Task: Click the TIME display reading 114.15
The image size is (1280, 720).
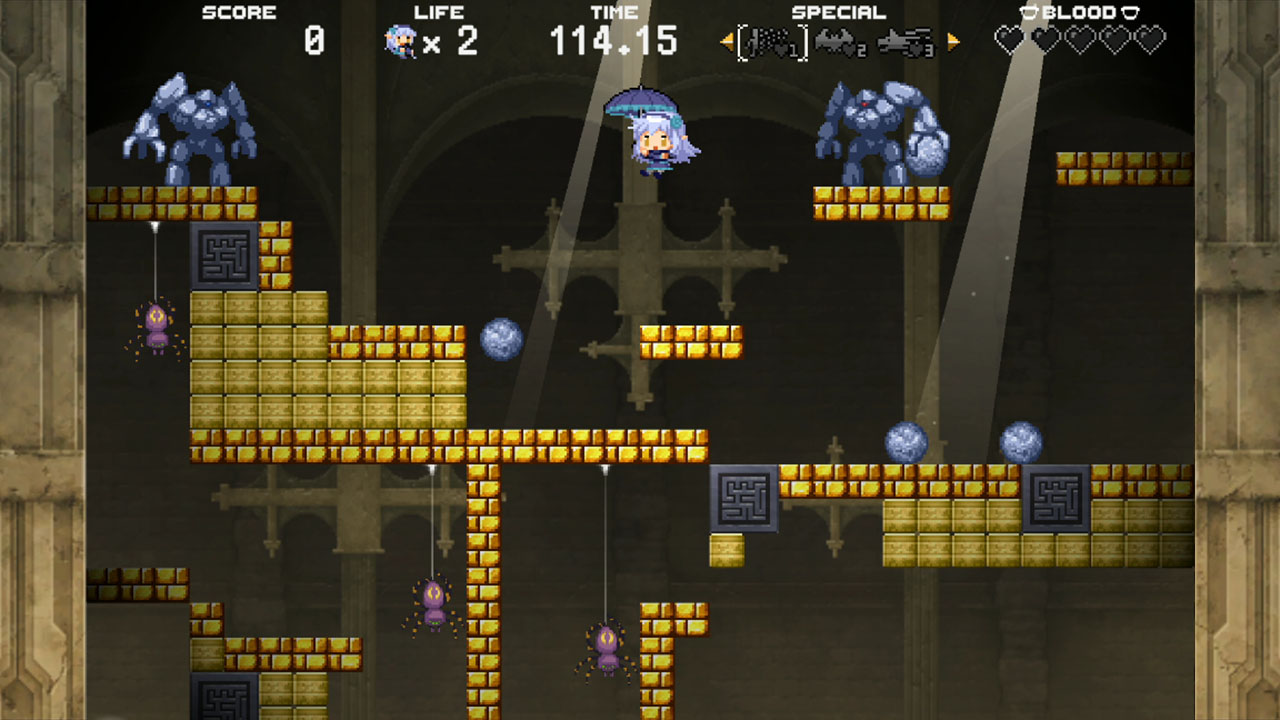Action: [x=613, y=40]
